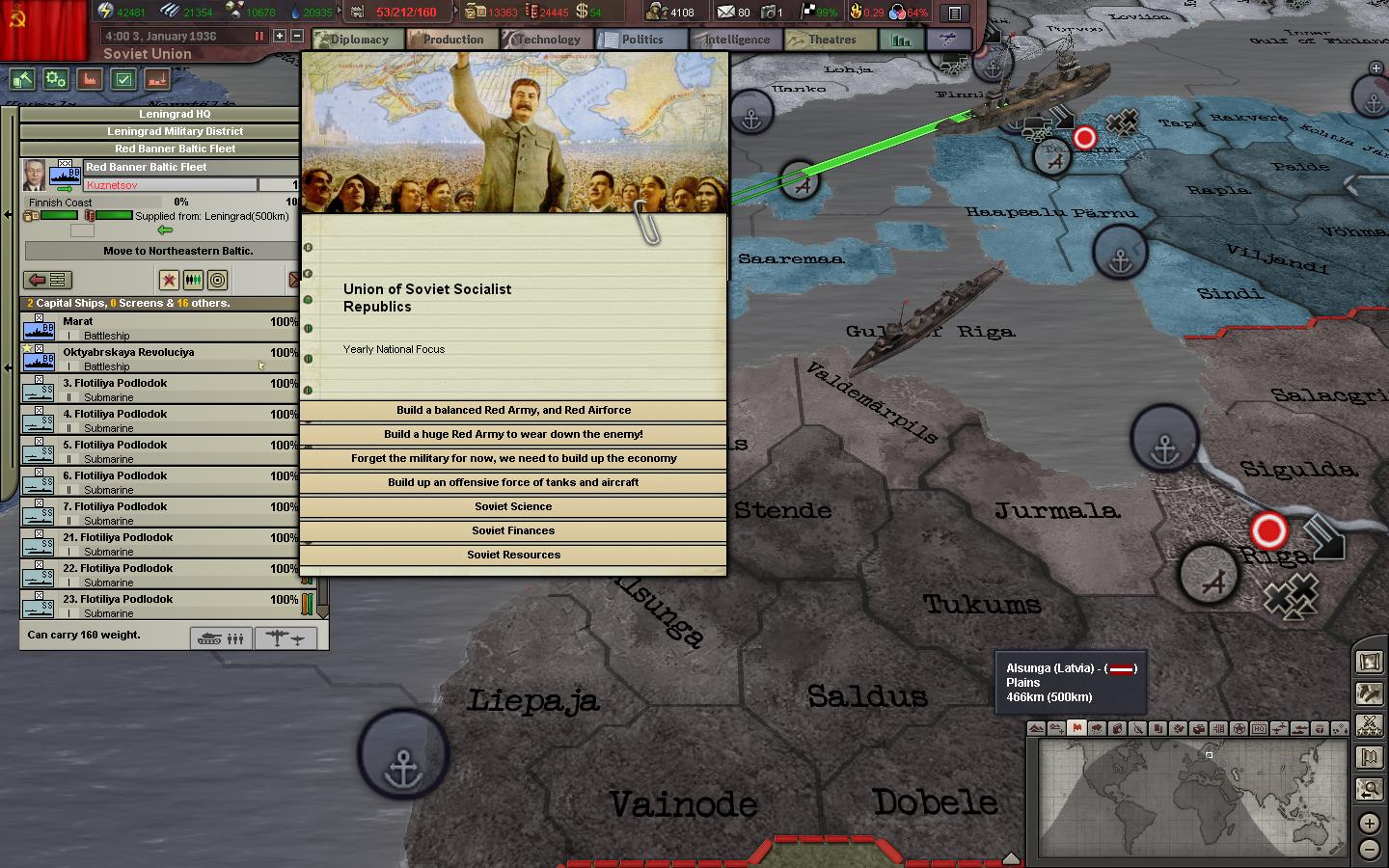
Task: Switch to the Theatres tab
Action: pyautogui.click(x=831, y=40)
